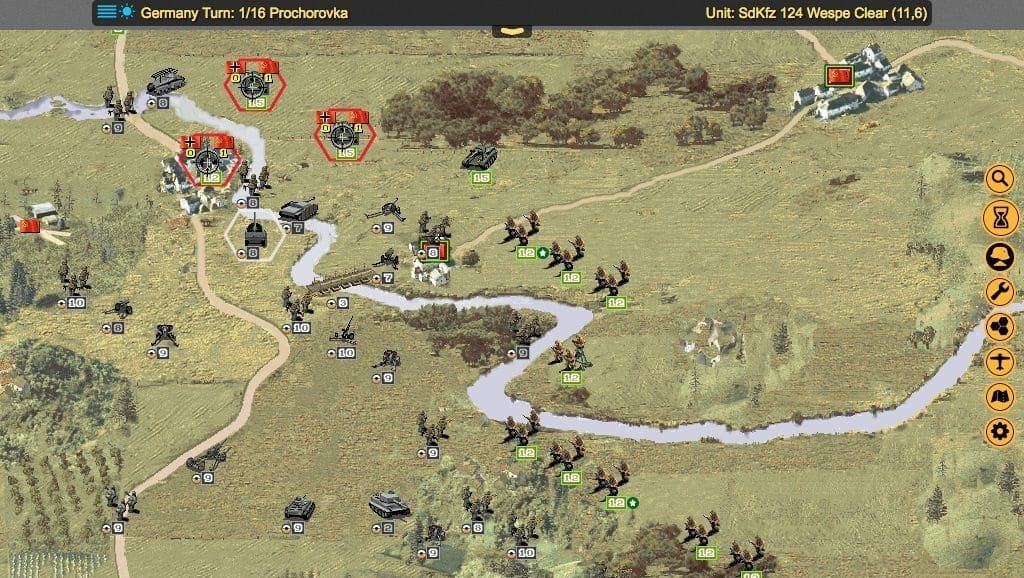Select the wrench button
This screenshot has width=1024, height=578.
999,291
